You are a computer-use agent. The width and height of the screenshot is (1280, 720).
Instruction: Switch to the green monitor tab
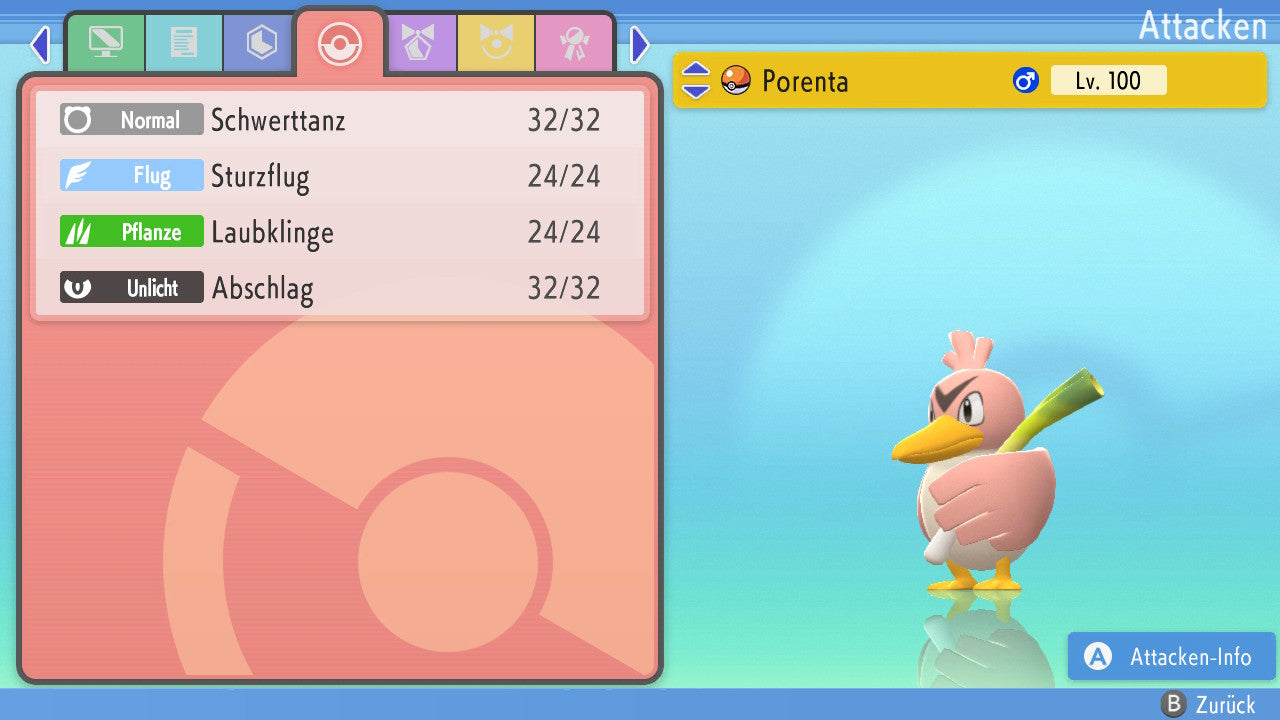coord(105,43)
